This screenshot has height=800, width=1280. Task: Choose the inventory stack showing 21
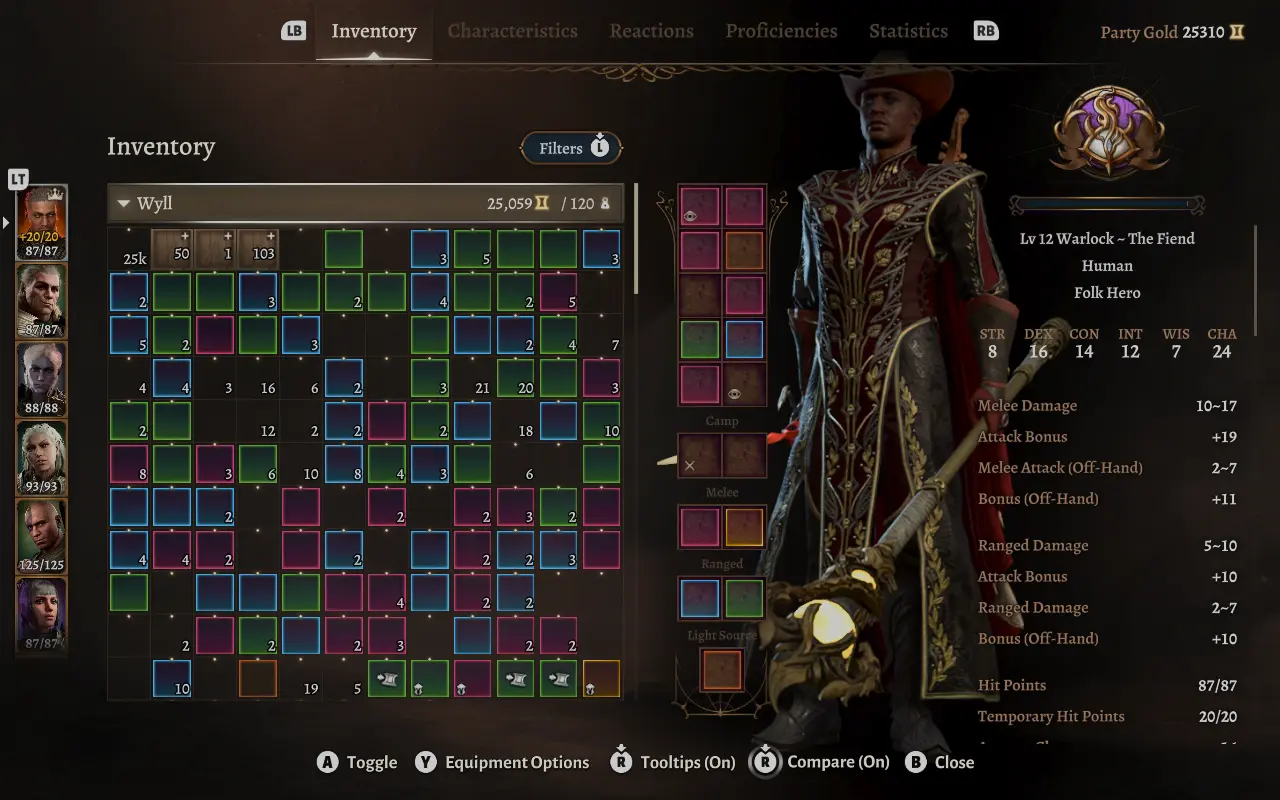473,378
